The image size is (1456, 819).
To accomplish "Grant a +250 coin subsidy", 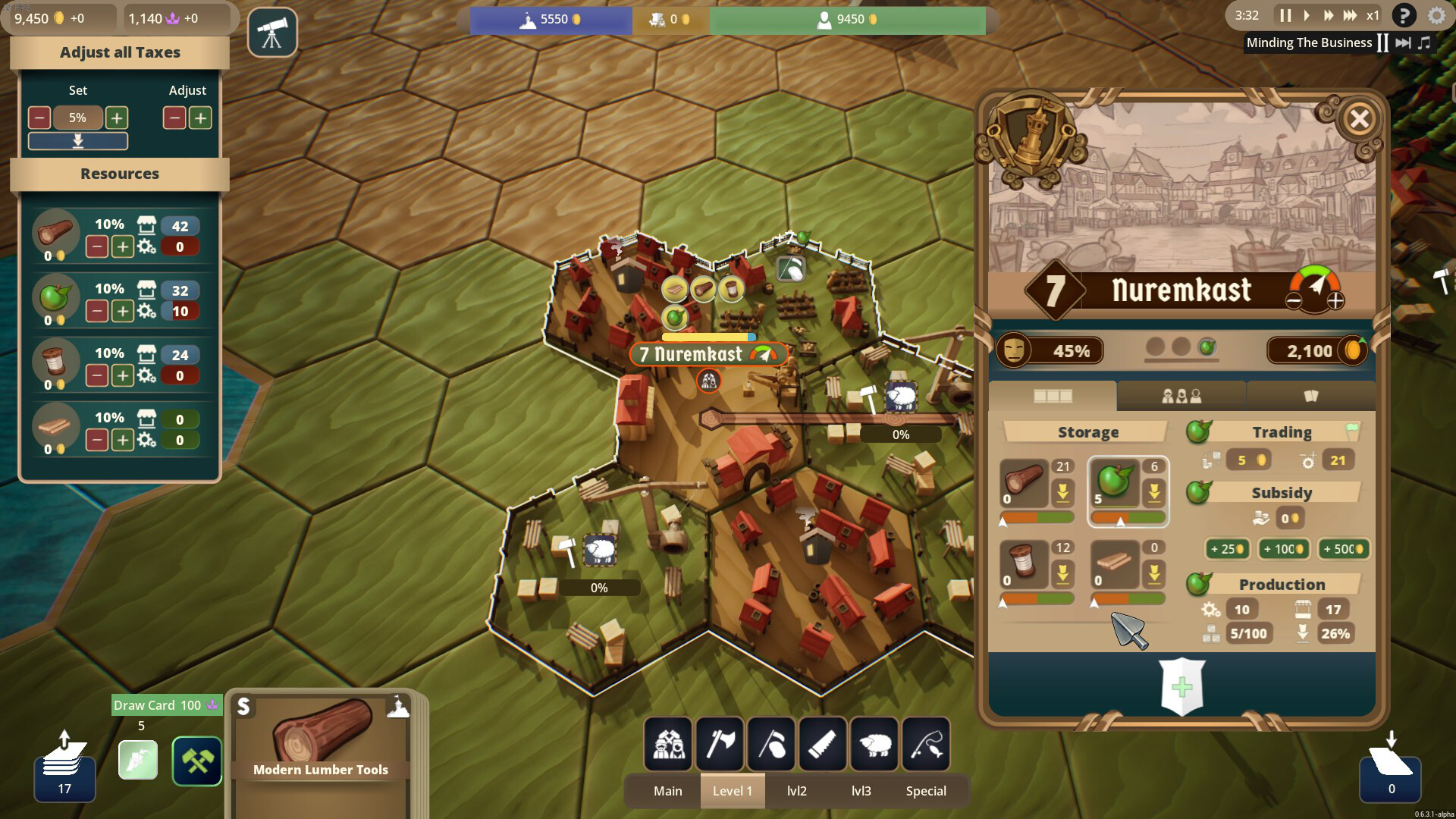I will click(1227, 549).
